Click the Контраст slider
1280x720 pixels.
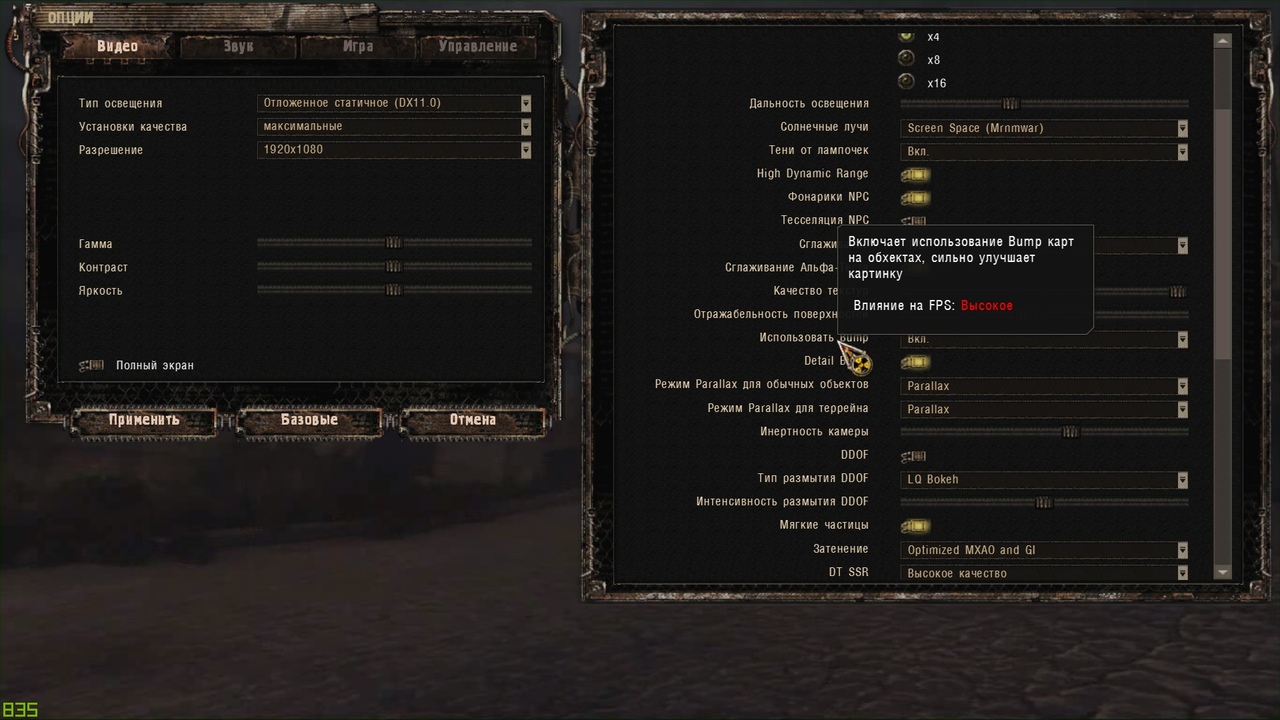tap(394, 267)
